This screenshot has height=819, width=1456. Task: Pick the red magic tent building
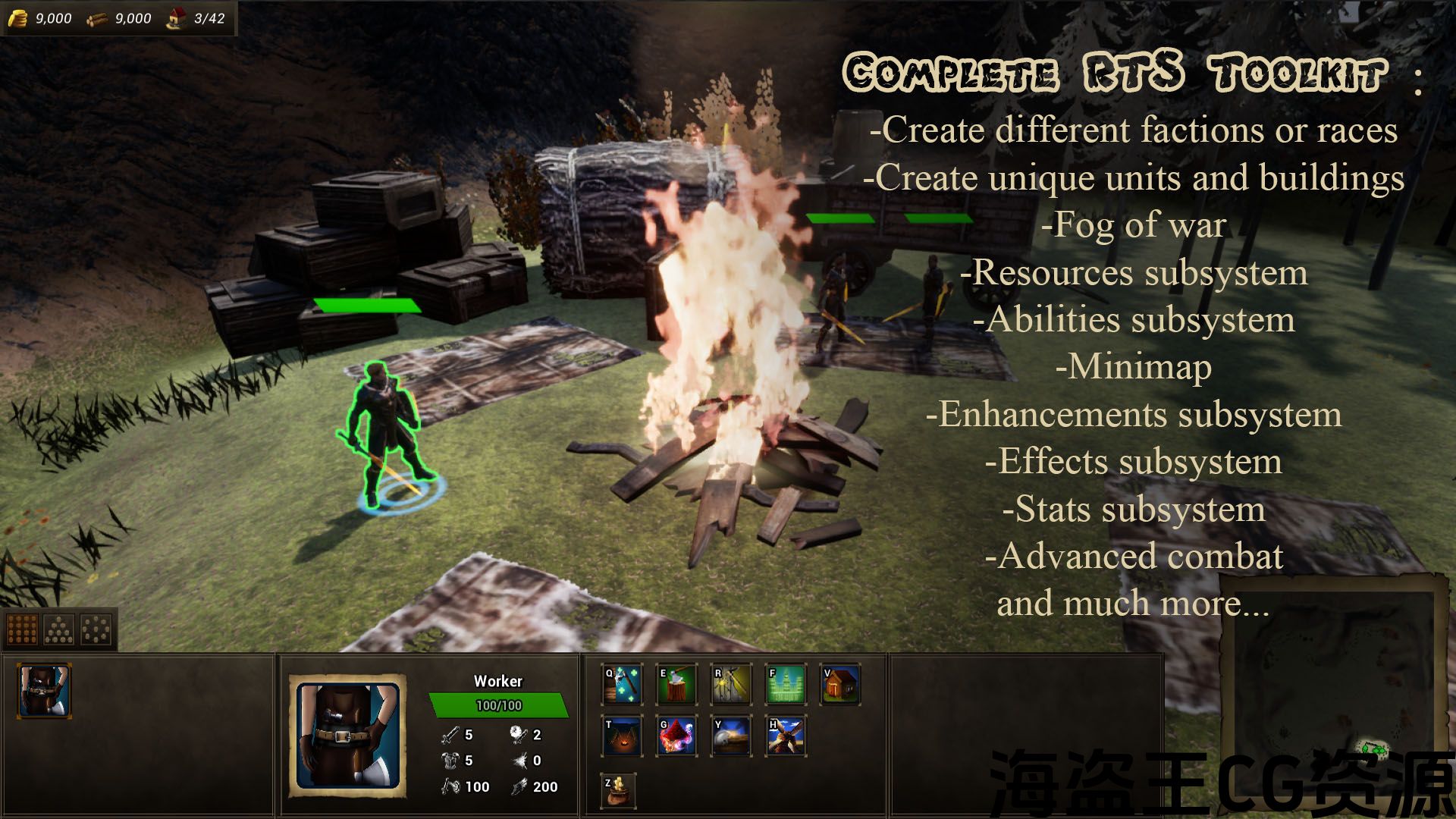[x=676, y=736]
